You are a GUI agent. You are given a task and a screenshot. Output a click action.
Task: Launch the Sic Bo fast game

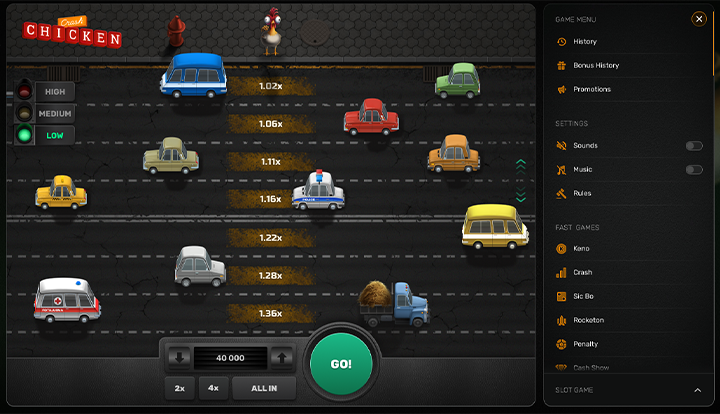pos(583,296)
